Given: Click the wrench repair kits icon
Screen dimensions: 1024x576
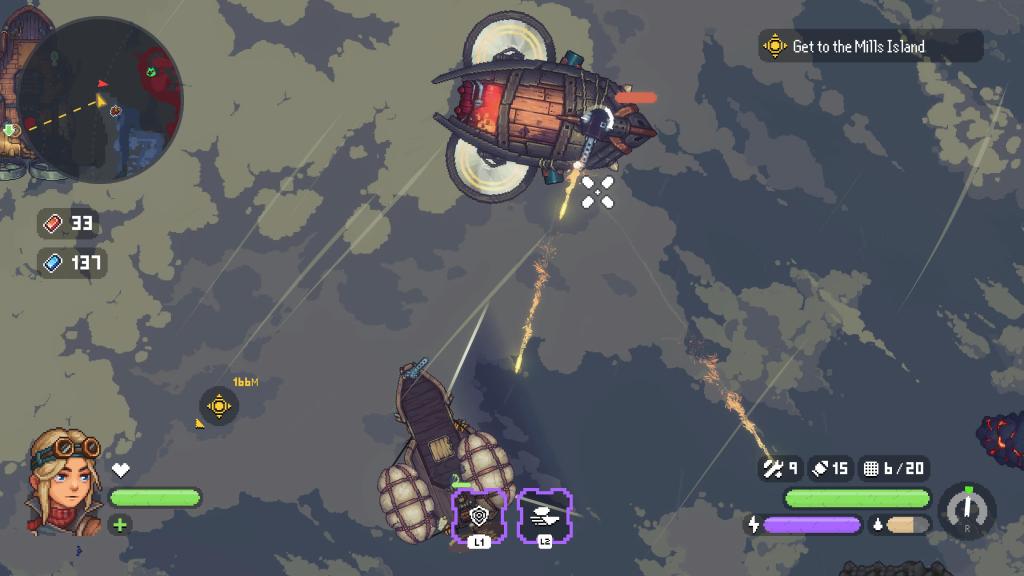Looking at the screenshot, I should pyautogui.click(x=772, y=467).
